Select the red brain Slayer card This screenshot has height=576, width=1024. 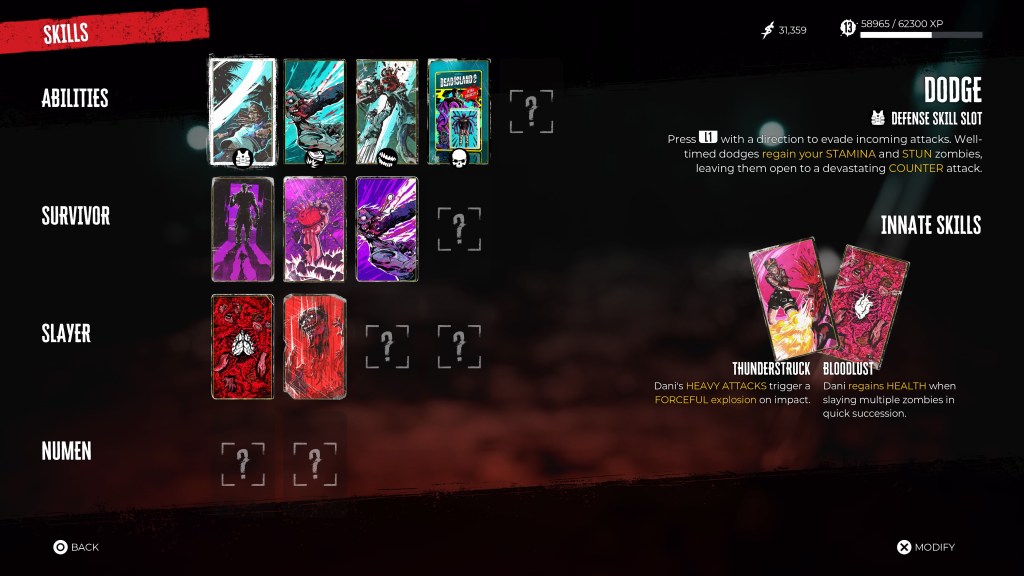point(242,346)
